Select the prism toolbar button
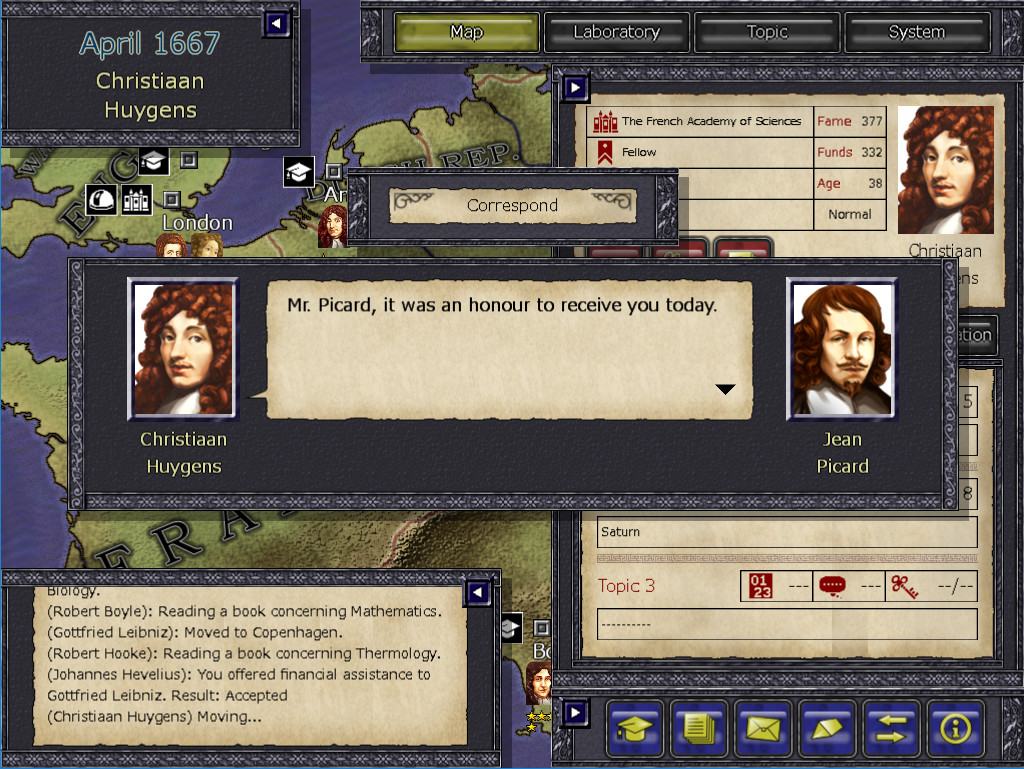Screen dimensions: 1024x769 click(x=827, y=728)
